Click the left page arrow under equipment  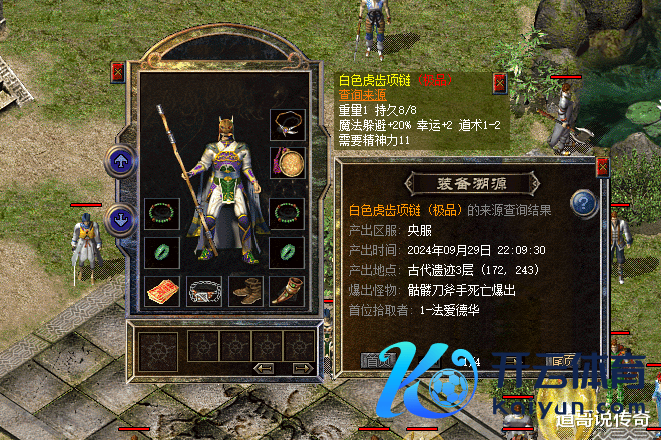(x=264, y=369)
